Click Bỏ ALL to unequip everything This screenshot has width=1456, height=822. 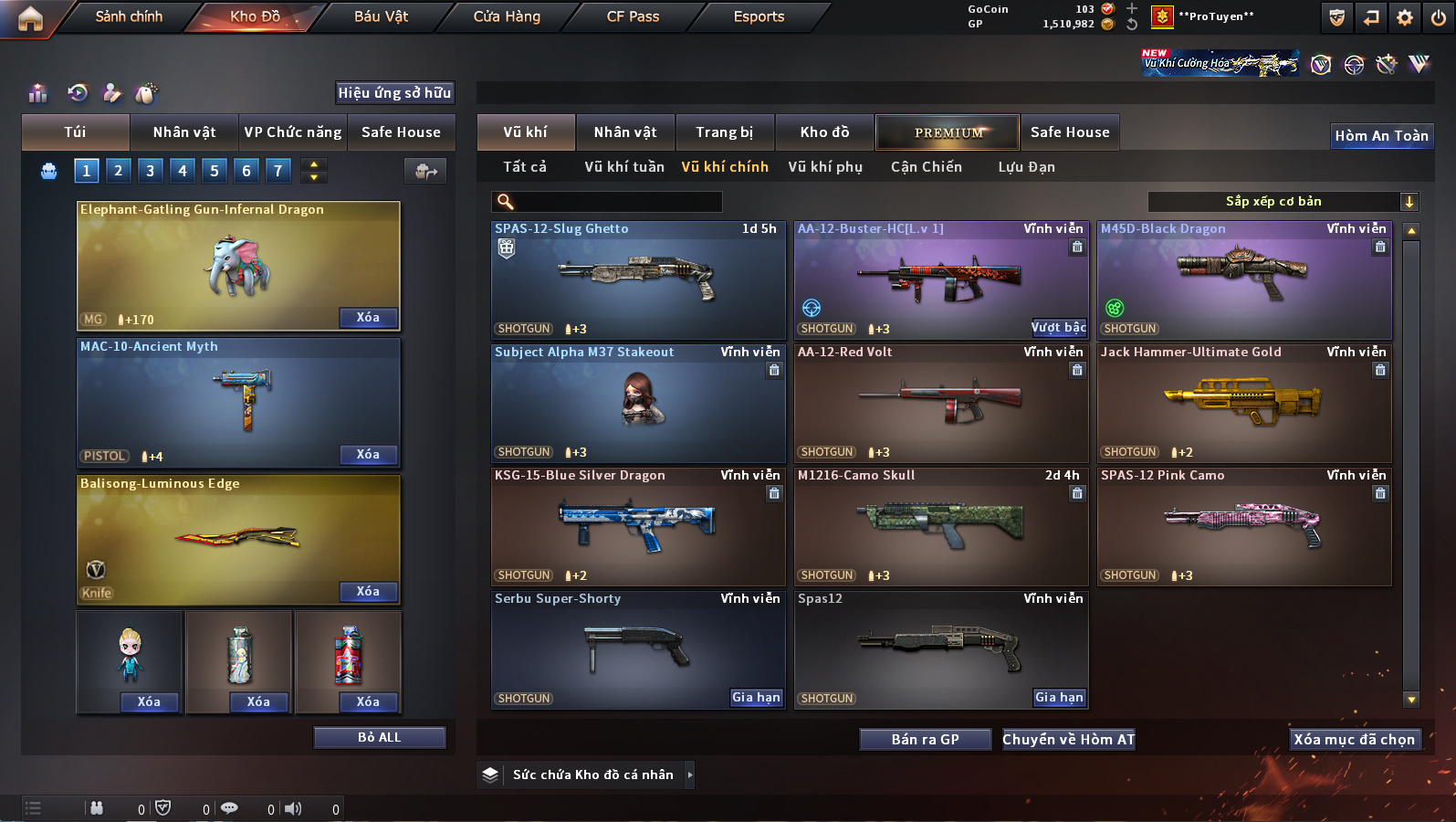tap(380, 738)
